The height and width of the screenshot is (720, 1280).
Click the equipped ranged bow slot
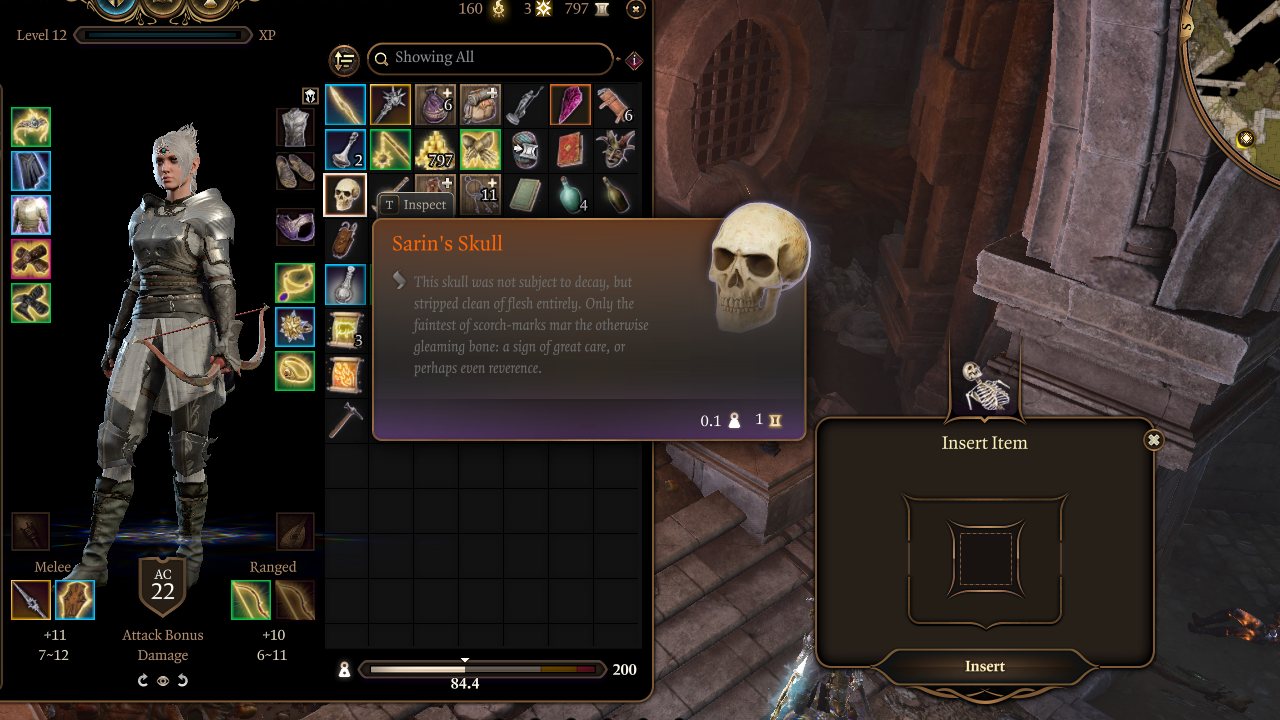251,599
